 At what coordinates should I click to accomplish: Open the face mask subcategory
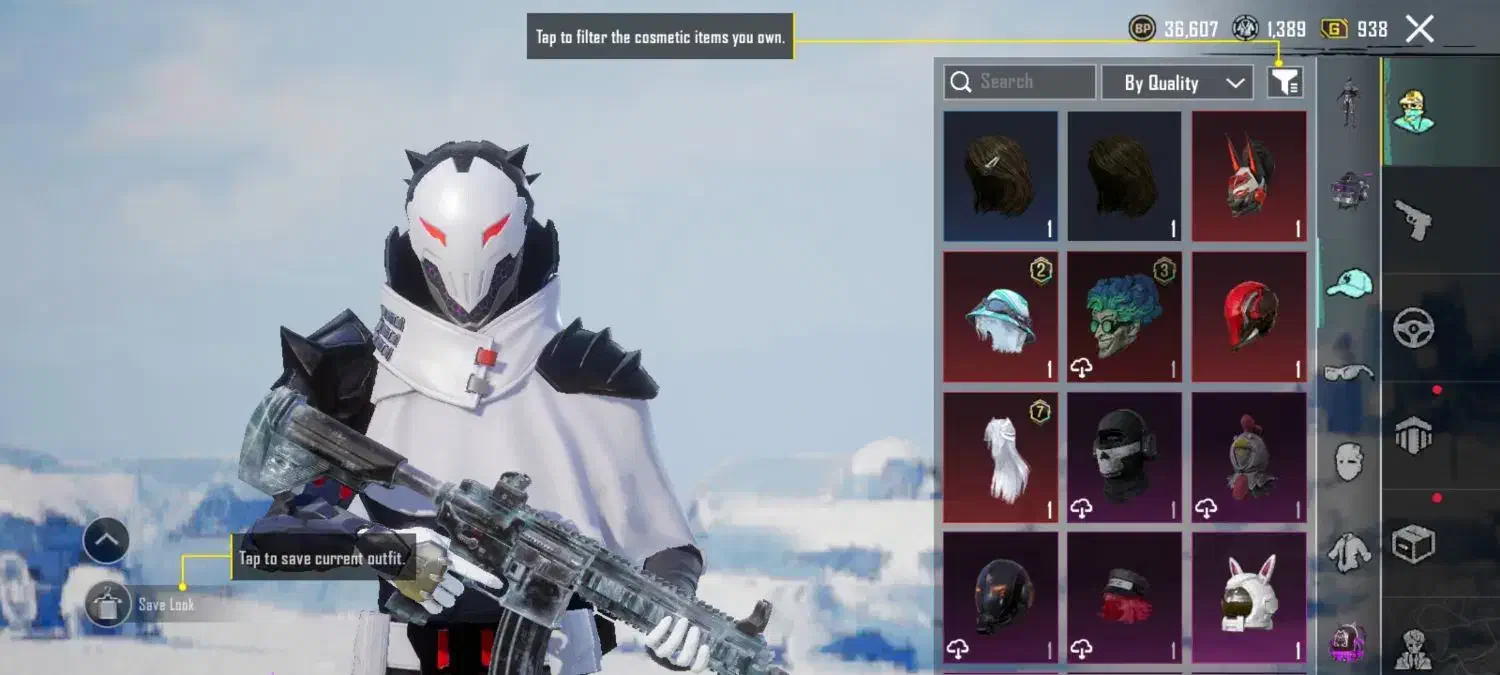pyautogui.click(x=1349, y=461)
